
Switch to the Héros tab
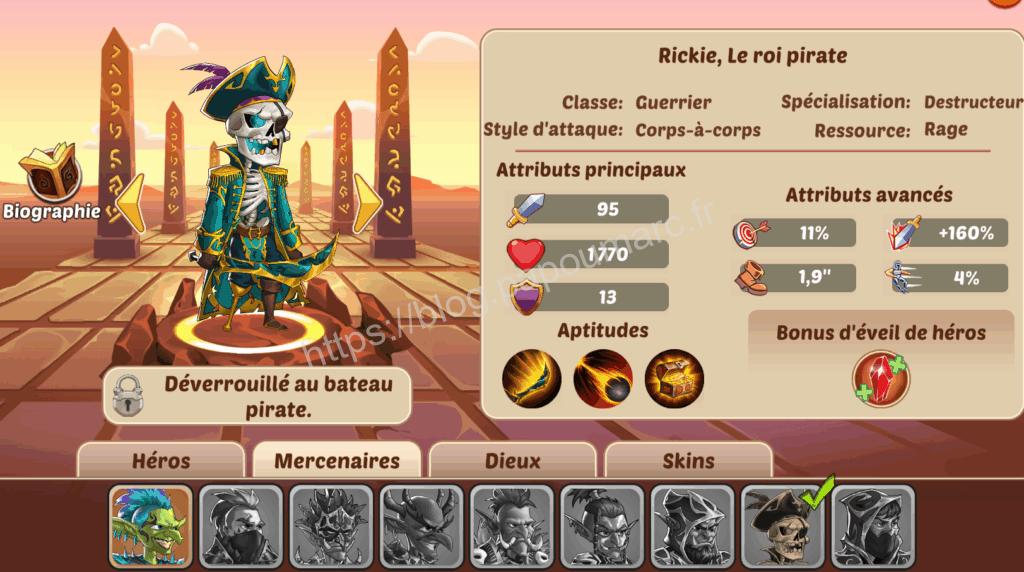(161, 461)
